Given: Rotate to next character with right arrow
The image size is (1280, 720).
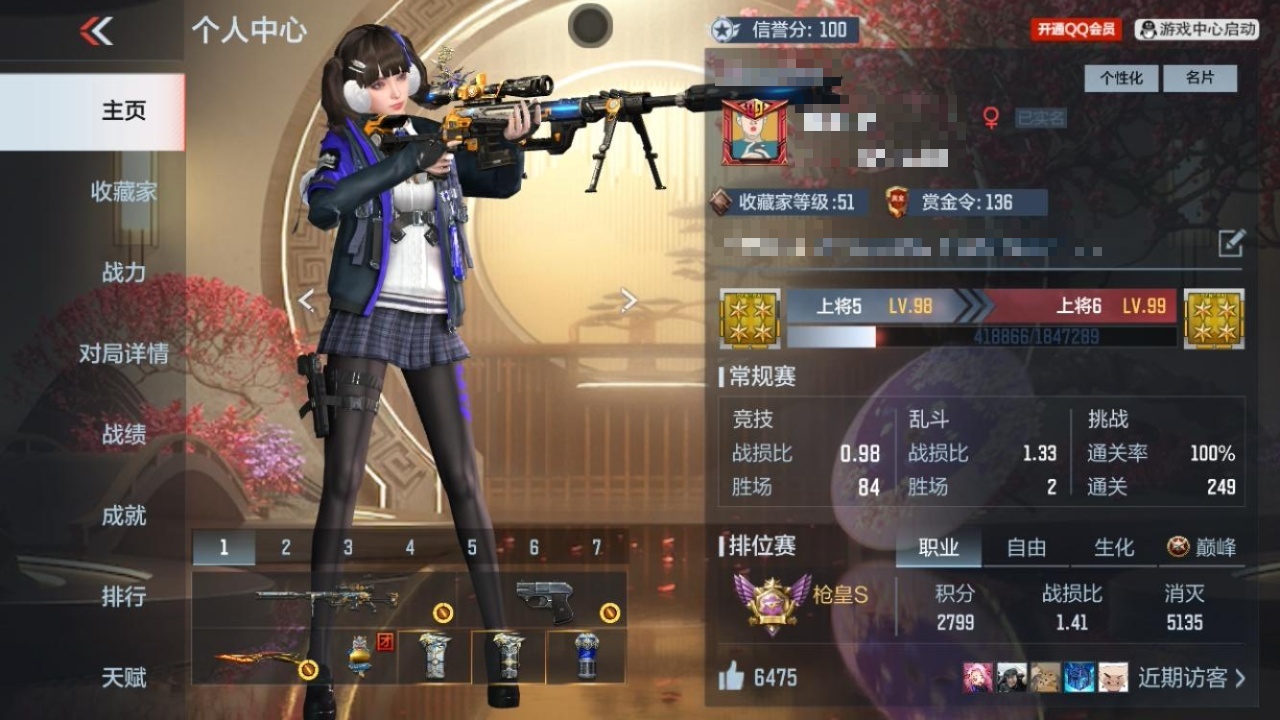Looking at the screenshot, I should click(x=628, y=300).
